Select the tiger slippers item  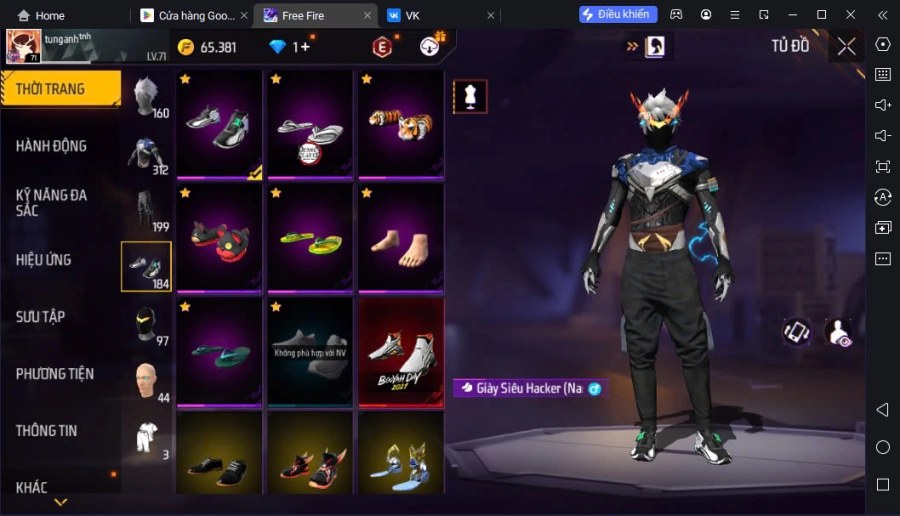coord(400,124)
